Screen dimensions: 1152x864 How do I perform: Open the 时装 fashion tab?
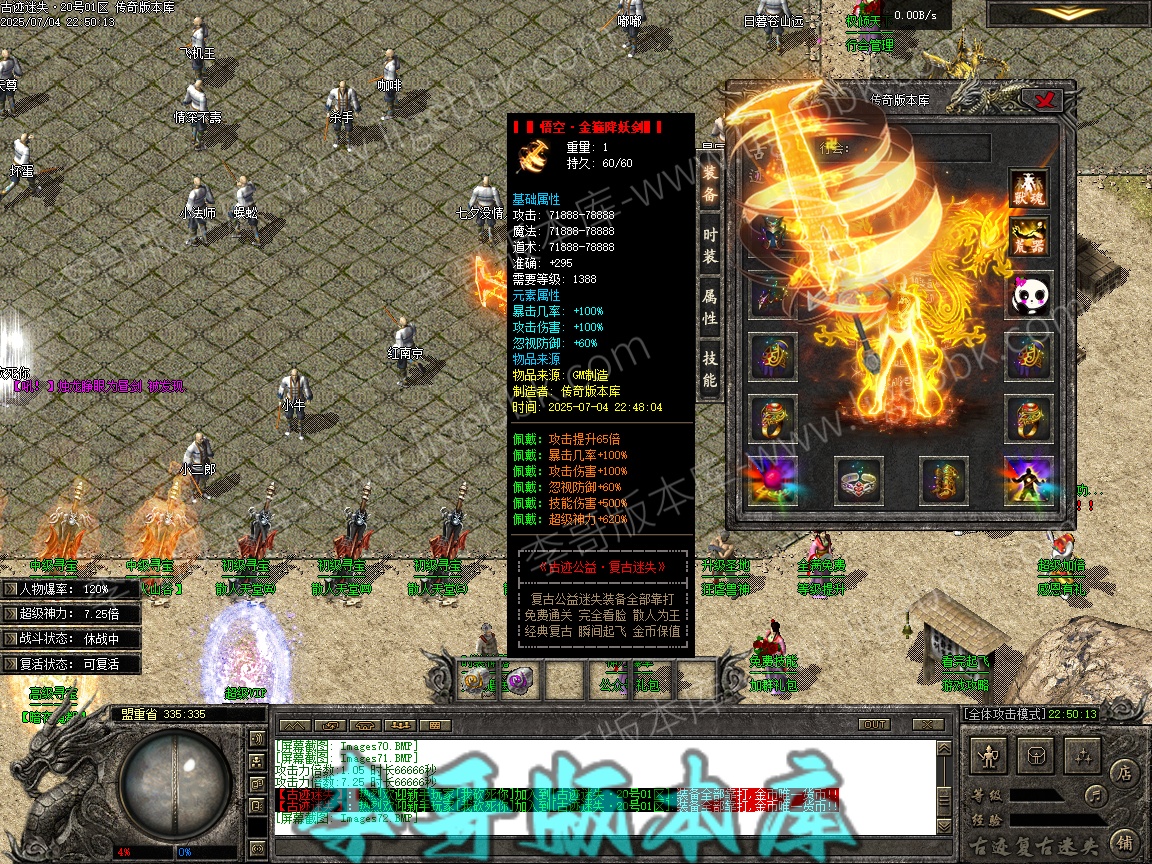(x=709, y=246)
